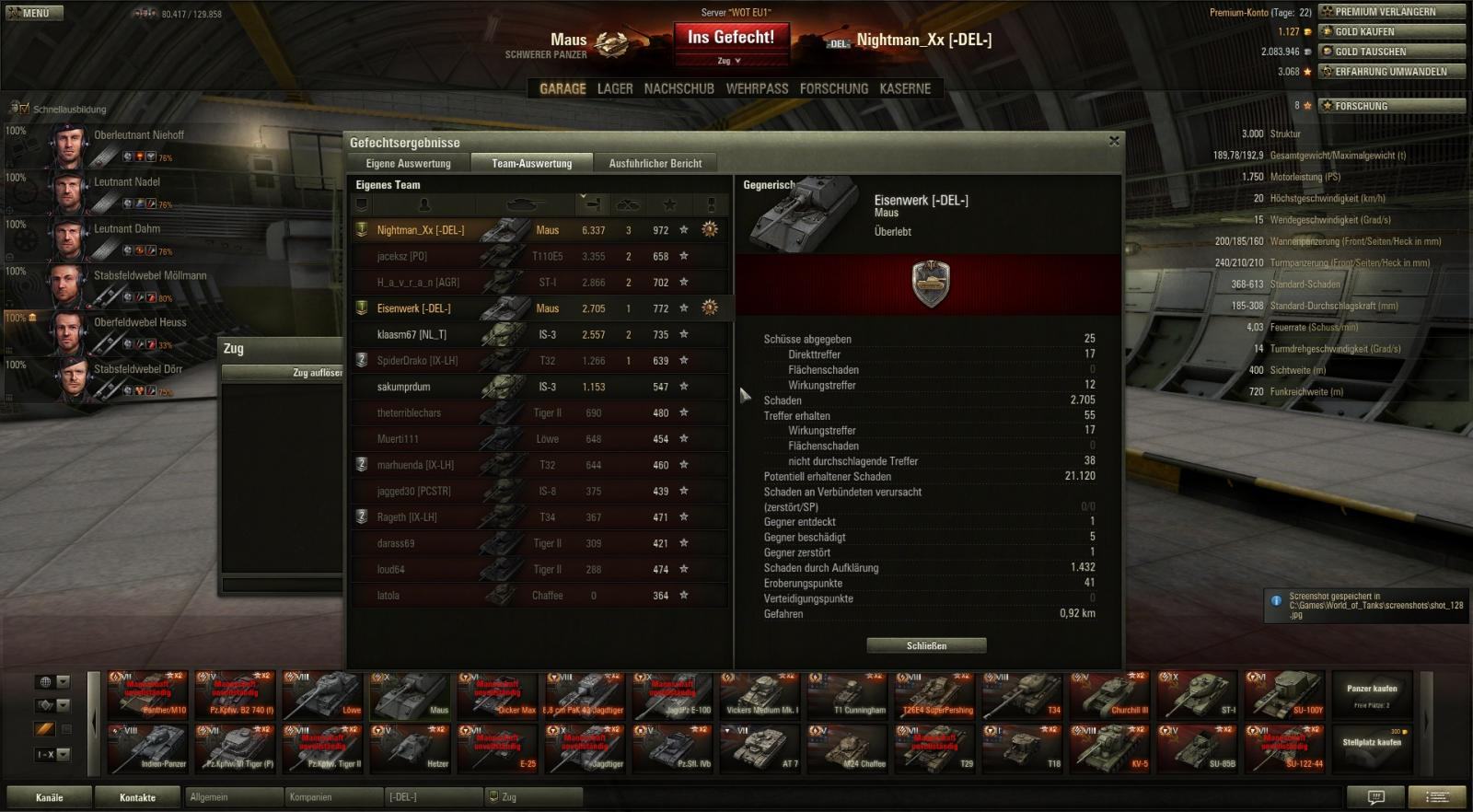
Task: Open the Kanäle chat button
Action: [x=49, y=797]
